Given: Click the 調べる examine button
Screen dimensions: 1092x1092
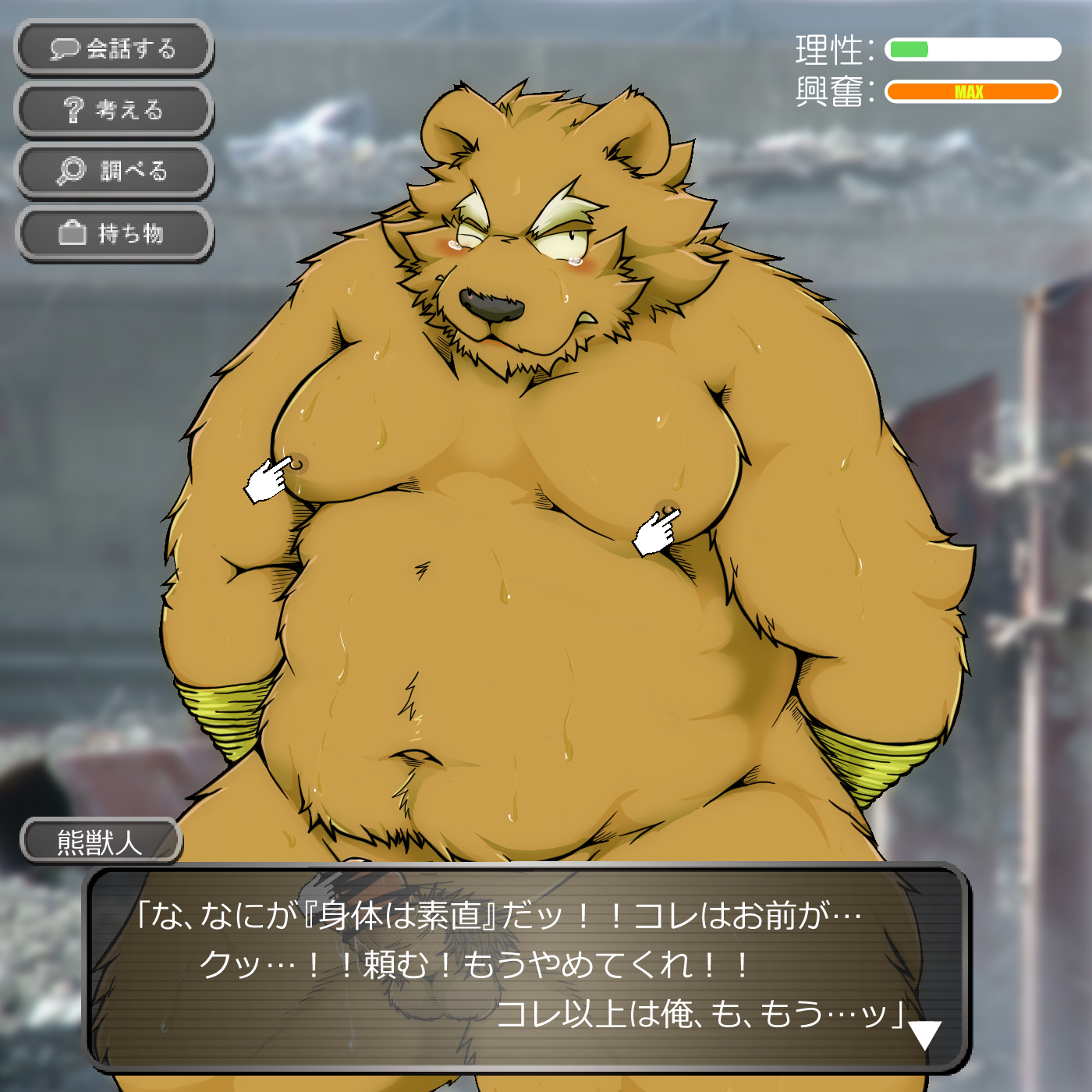Looking at the screenshot, I should coord(114,171).
